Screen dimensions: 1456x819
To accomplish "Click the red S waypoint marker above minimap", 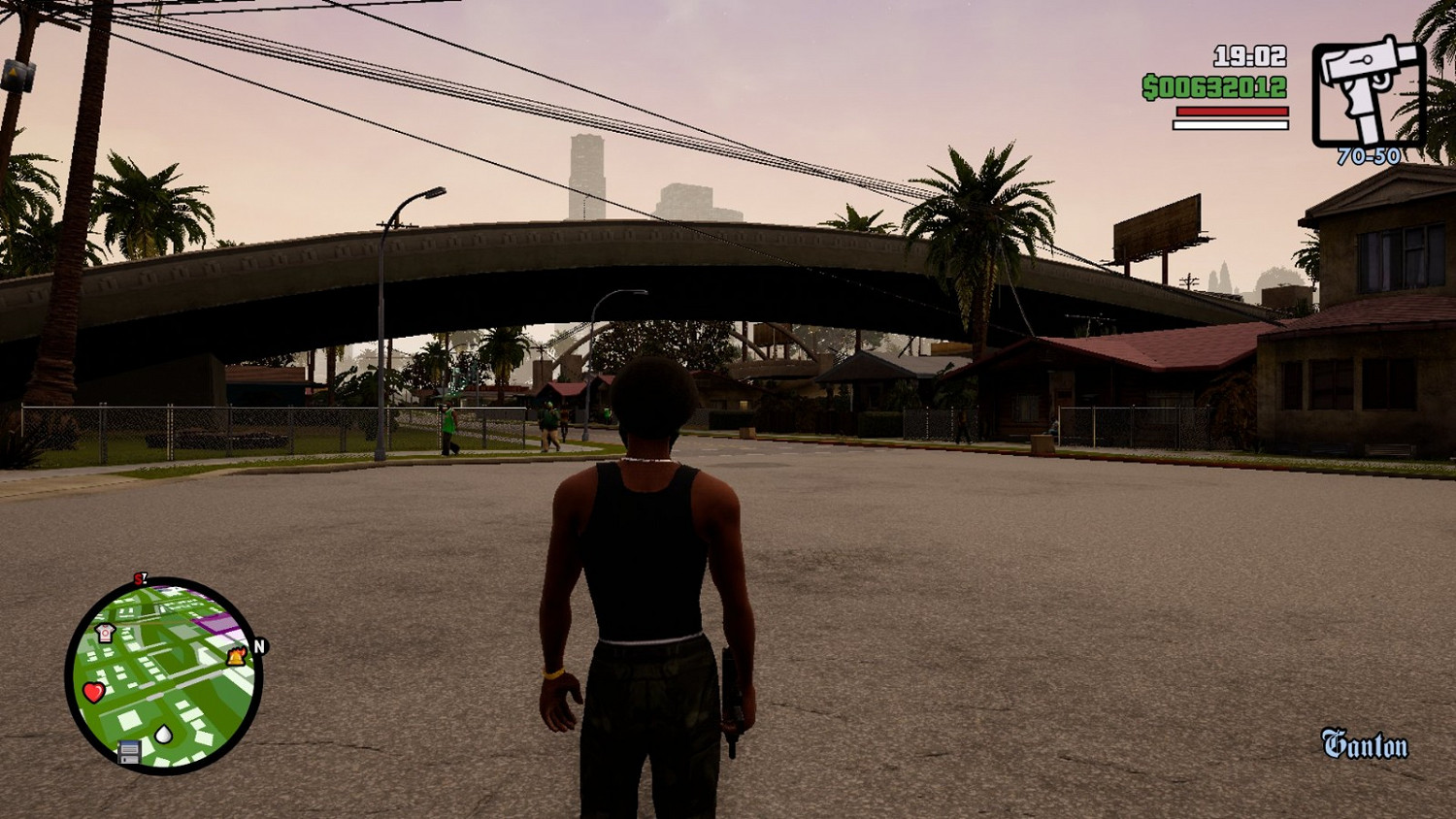I will tap(140, 578).
